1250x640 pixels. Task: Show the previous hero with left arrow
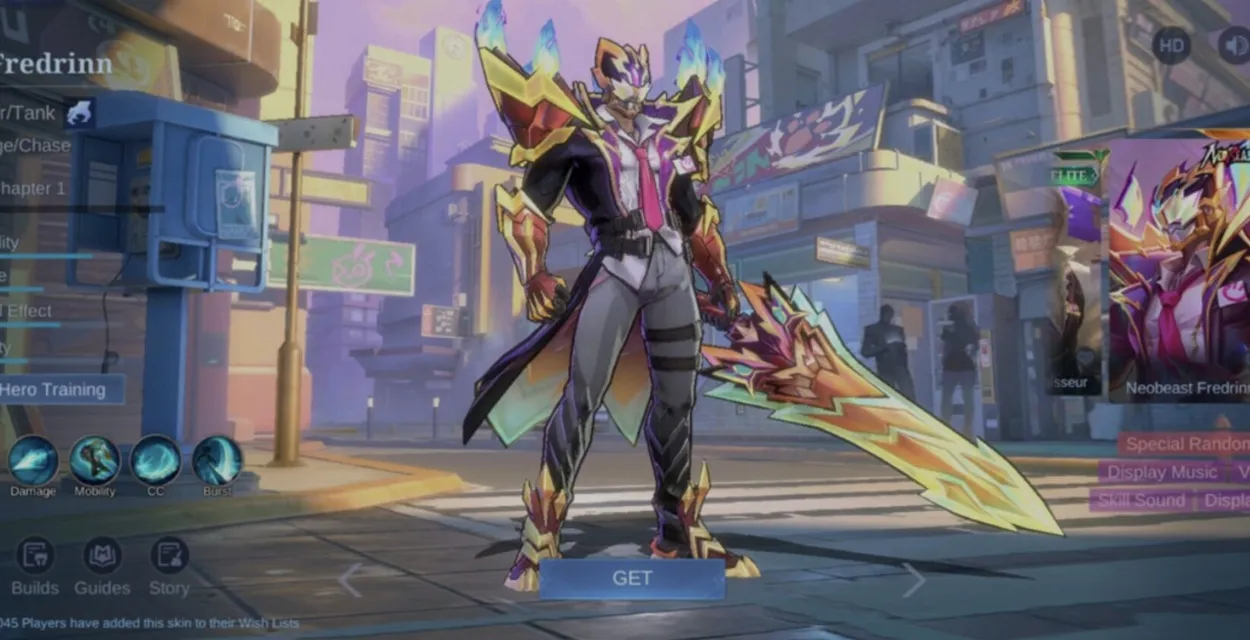(x=350, y=580)
